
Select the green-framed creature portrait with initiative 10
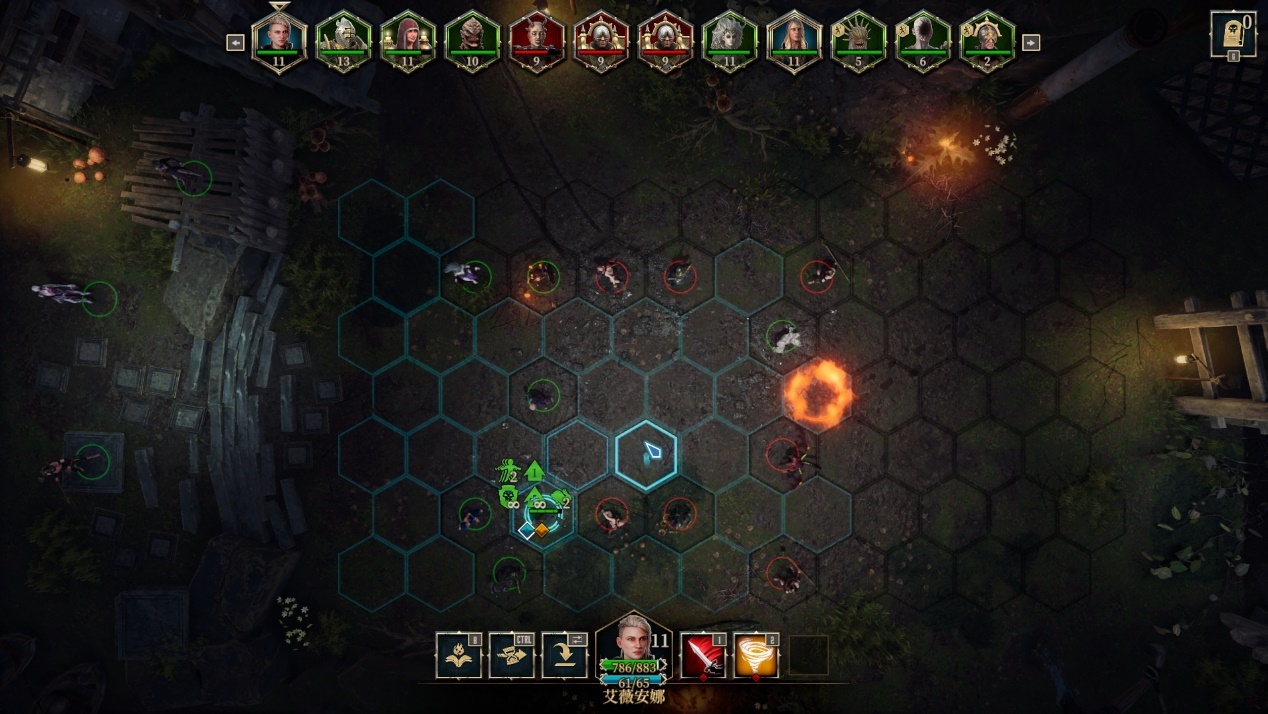click(472, 40)
